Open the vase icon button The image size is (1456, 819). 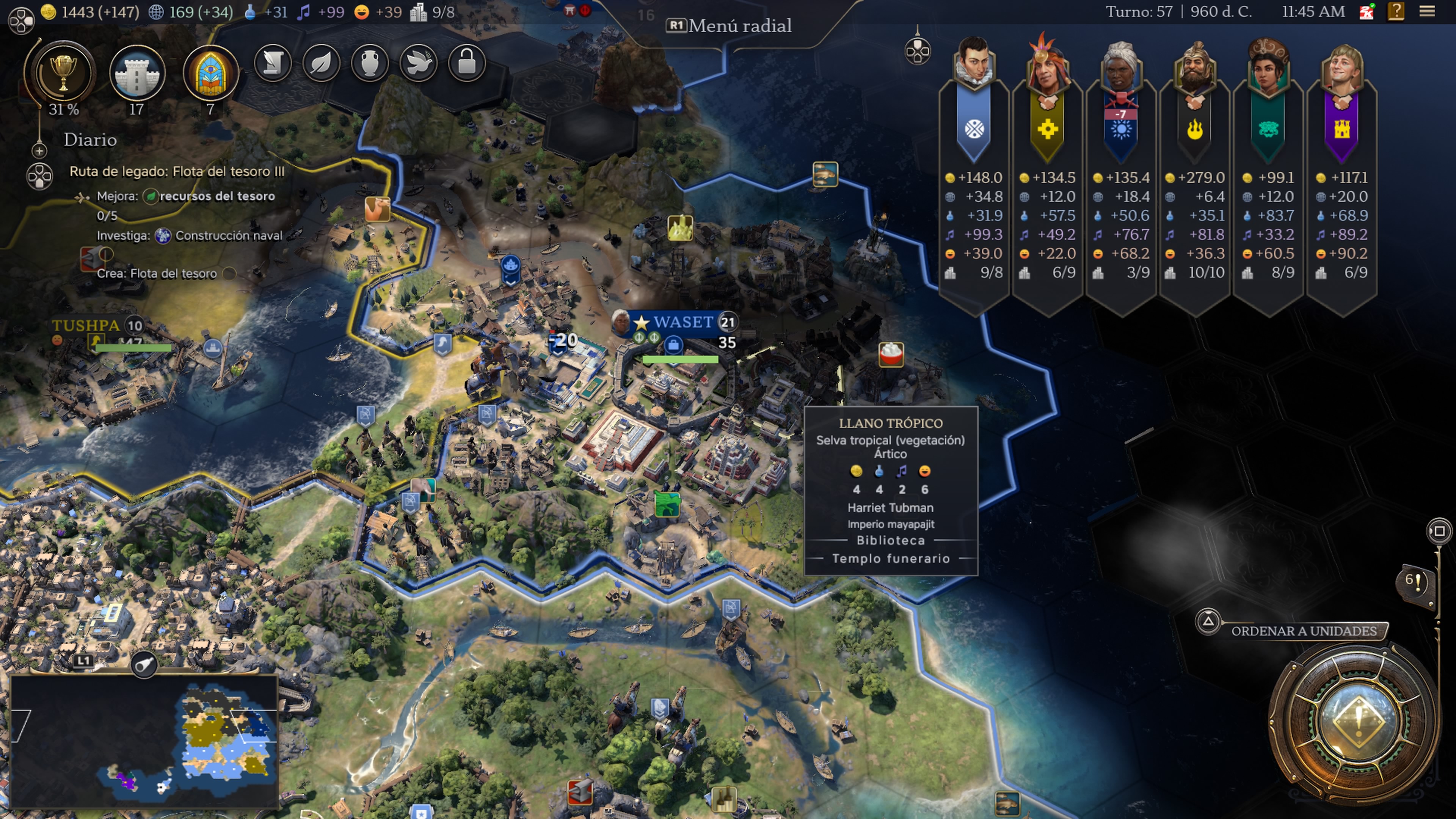(x=370, y=63)
